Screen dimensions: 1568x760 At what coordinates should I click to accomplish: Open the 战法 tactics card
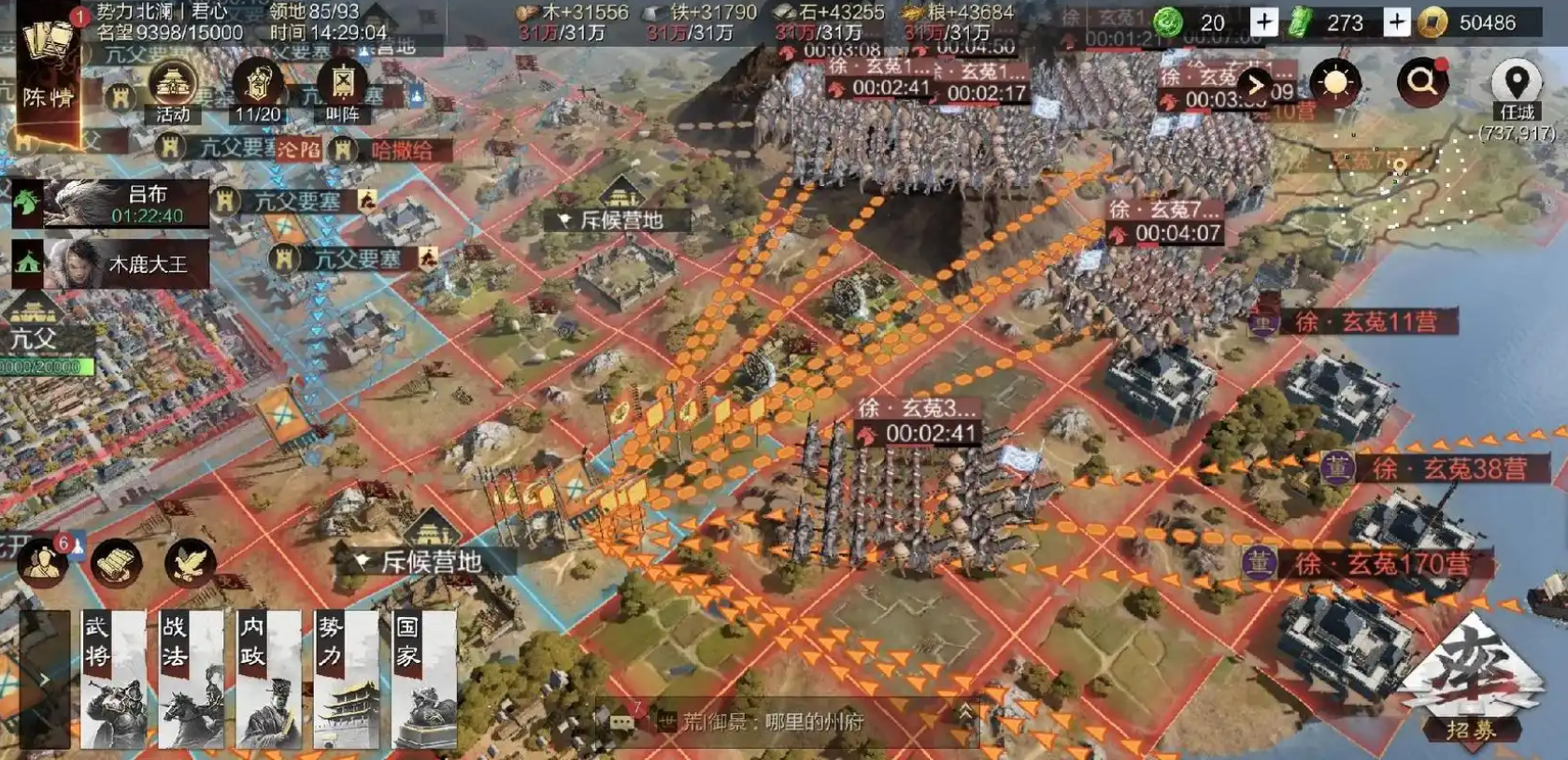(x=191, y=680)
